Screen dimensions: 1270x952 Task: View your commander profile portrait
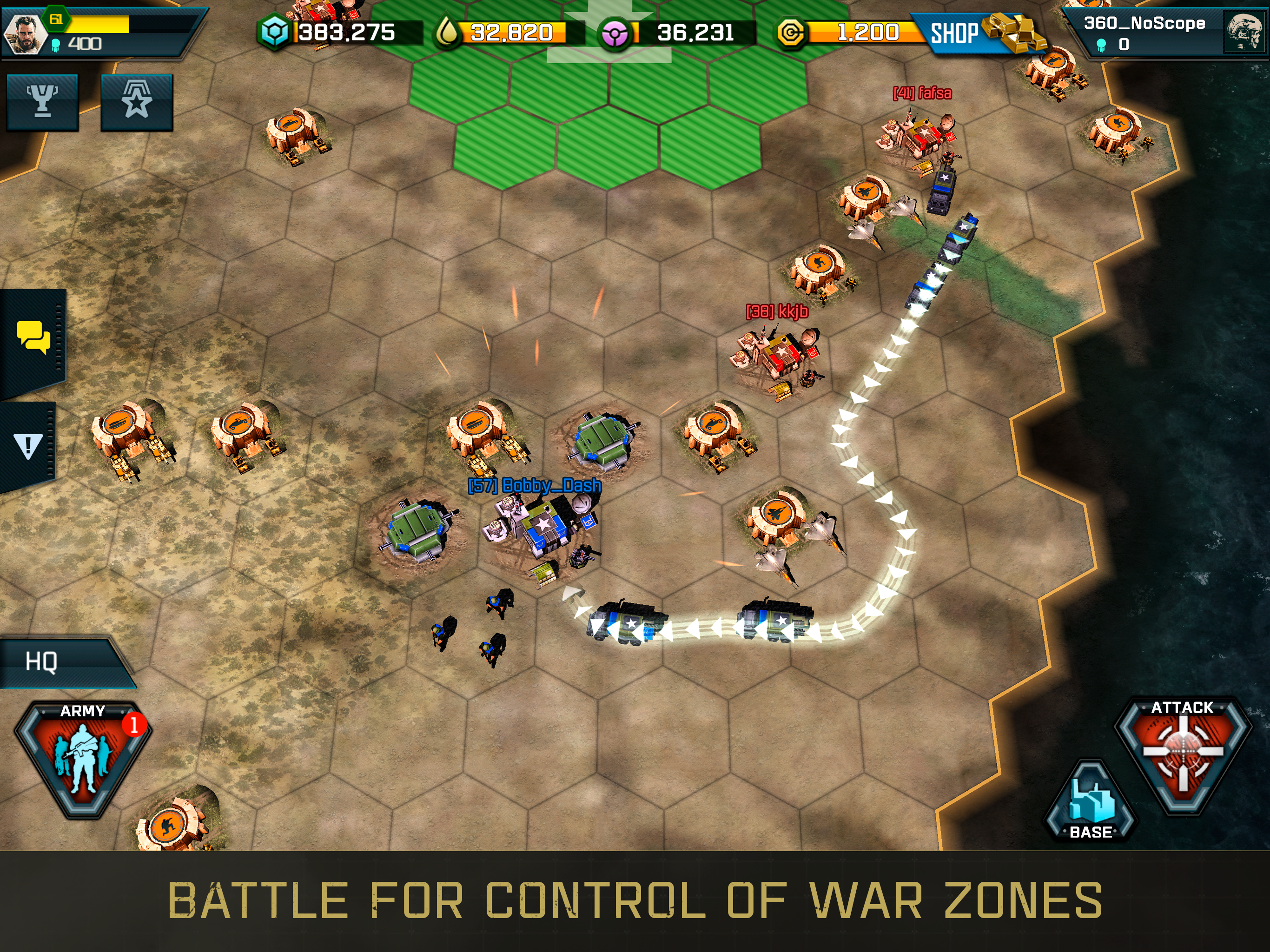click(24, 33)
